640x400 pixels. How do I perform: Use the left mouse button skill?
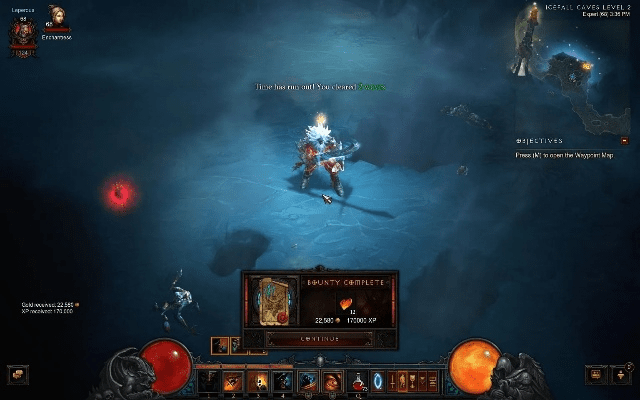tap(308, 381)
